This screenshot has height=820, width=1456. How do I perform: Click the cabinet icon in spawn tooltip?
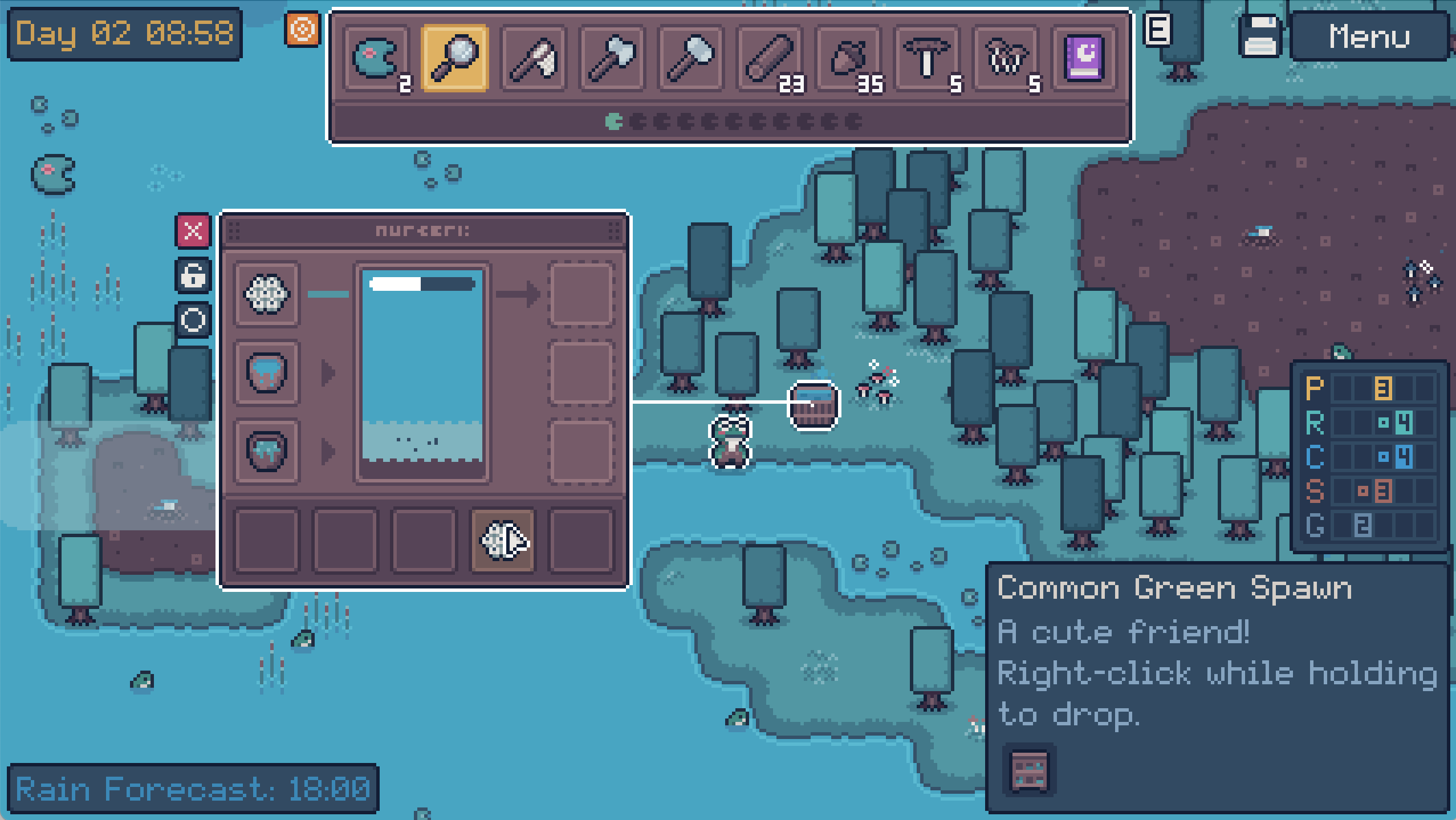click(x=1029, y=772)
